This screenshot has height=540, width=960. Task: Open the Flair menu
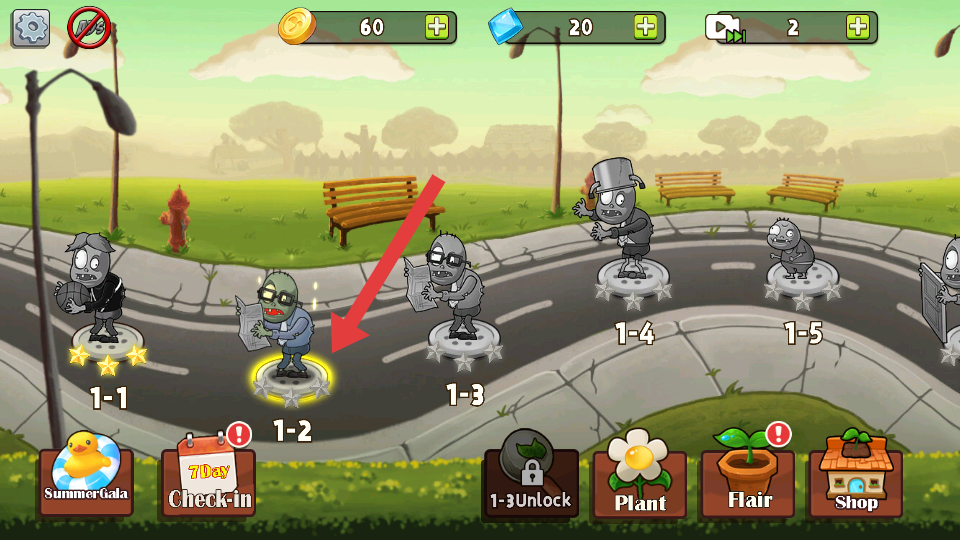click(747, 478)
